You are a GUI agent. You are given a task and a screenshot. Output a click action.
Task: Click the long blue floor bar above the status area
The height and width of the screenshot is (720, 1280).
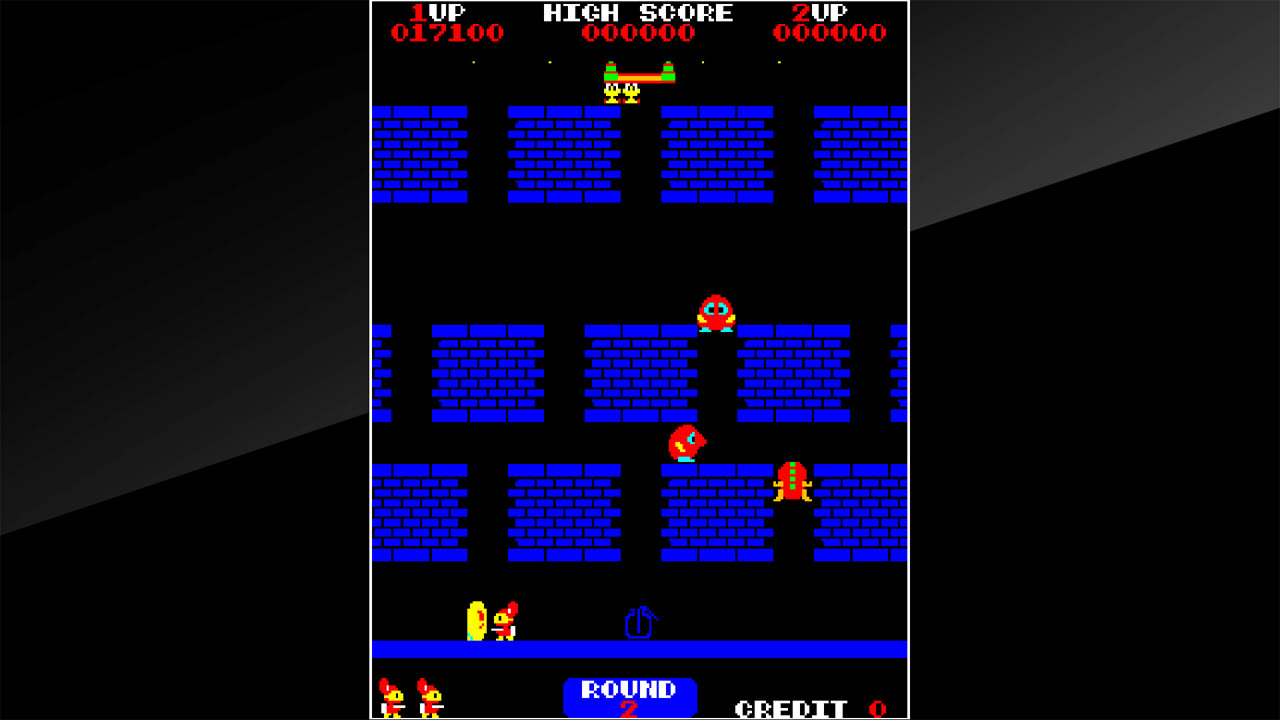637,651
